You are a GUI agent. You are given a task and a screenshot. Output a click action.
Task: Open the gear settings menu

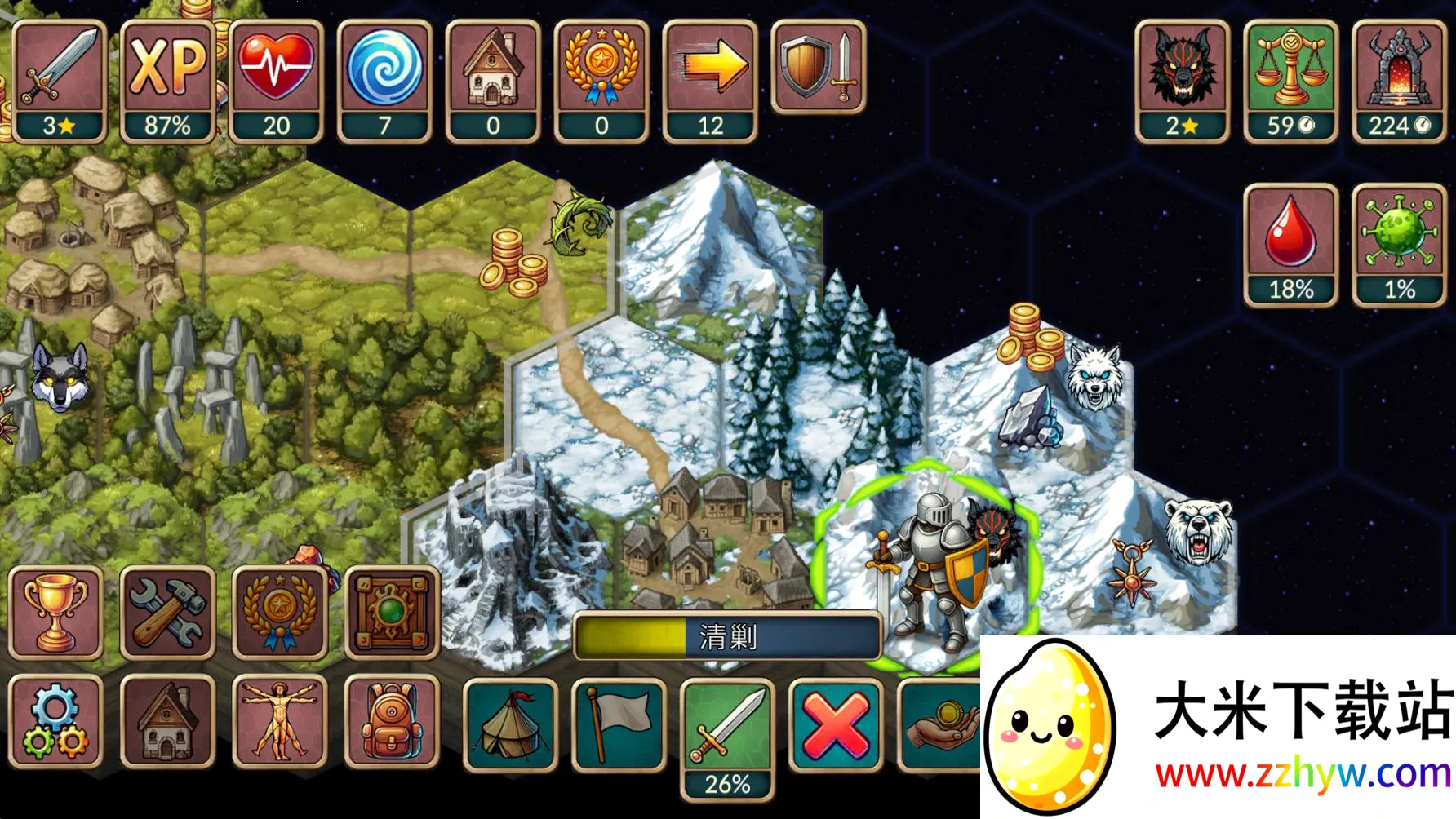pos(55,722)
